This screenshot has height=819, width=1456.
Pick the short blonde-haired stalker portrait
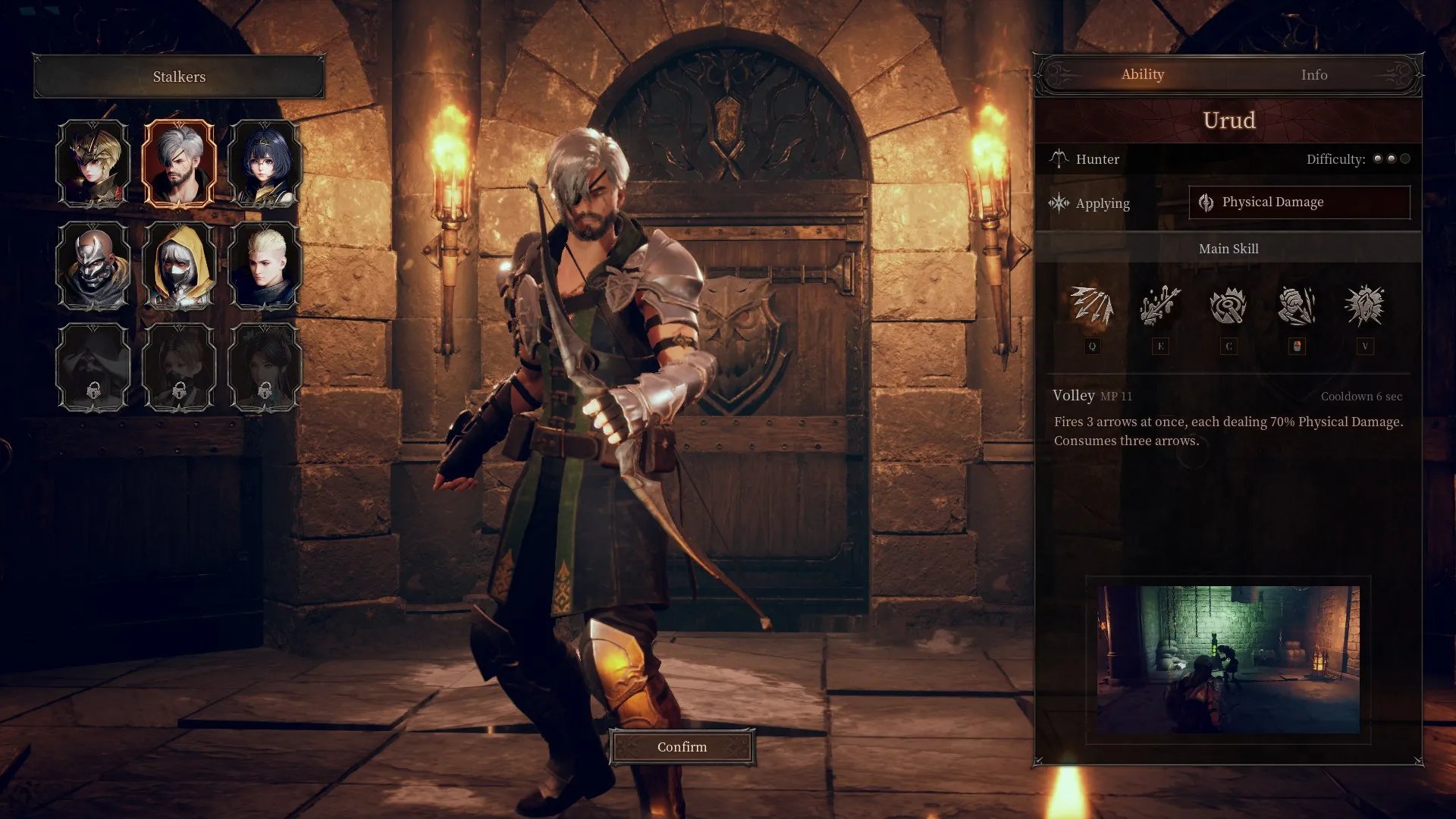coord(264,265)
